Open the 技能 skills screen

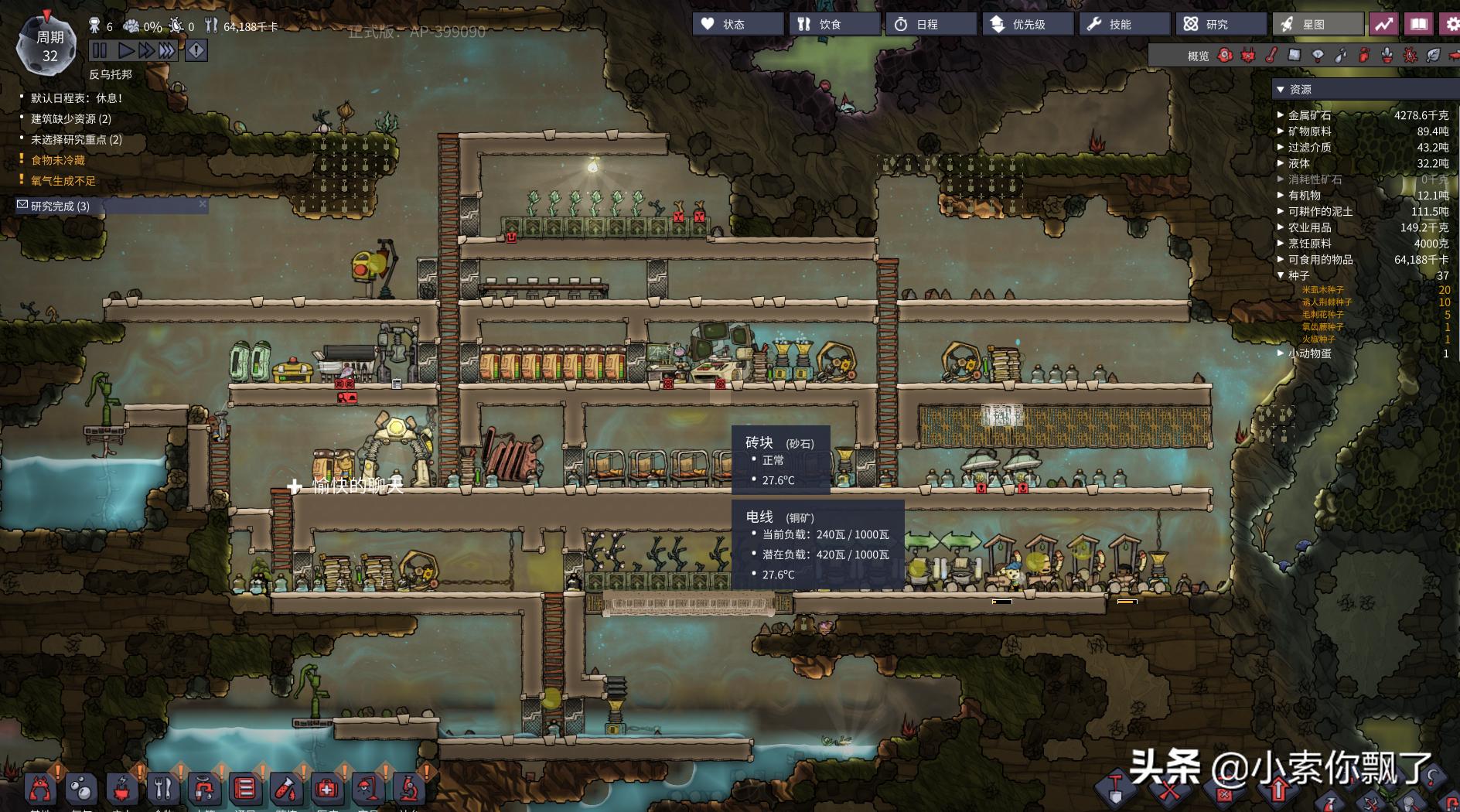point(1124,24)
